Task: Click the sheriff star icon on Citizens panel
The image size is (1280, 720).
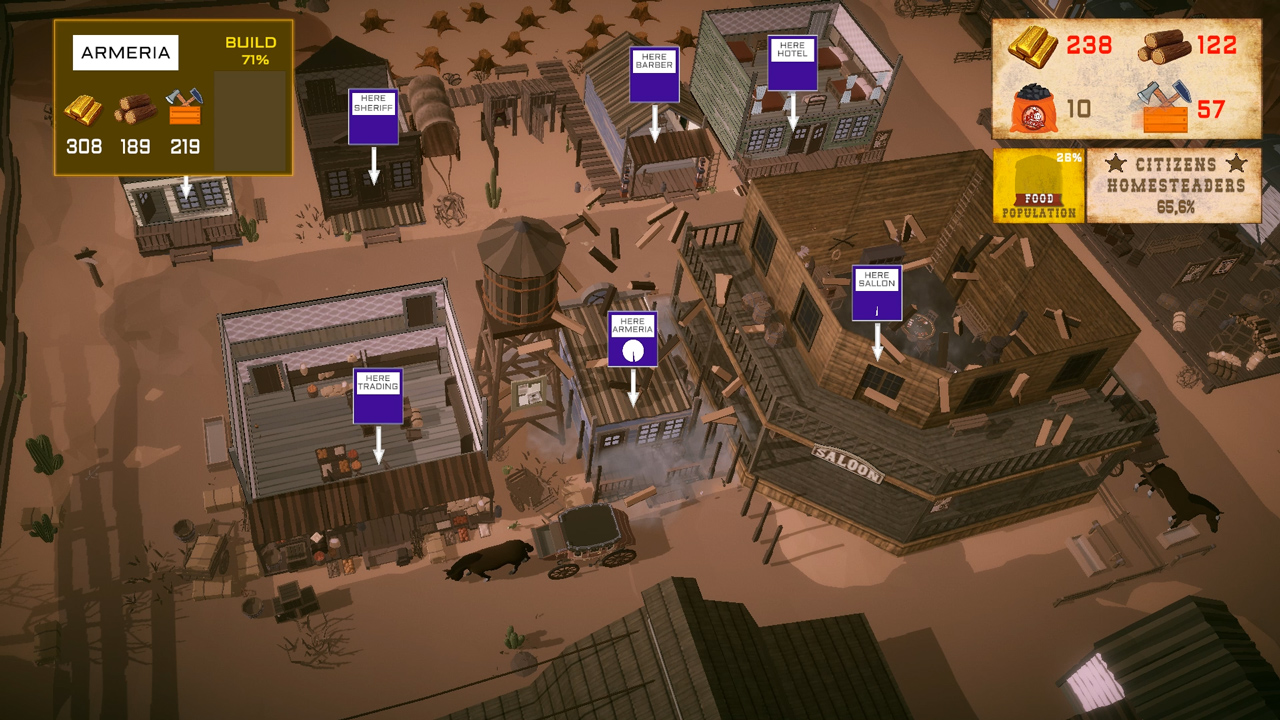Action: 1116,163
